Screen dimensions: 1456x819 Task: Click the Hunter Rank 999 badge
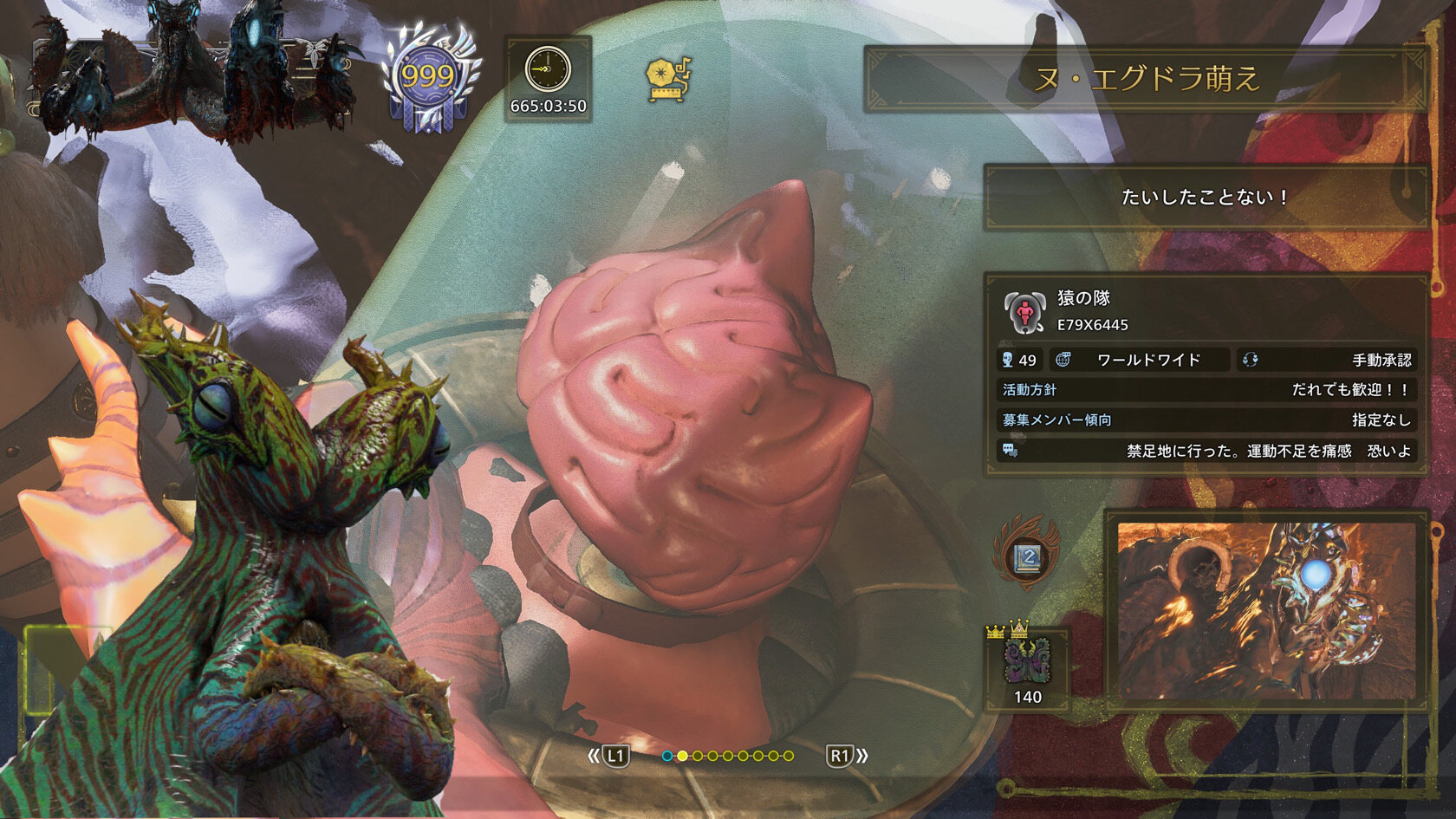428,80
